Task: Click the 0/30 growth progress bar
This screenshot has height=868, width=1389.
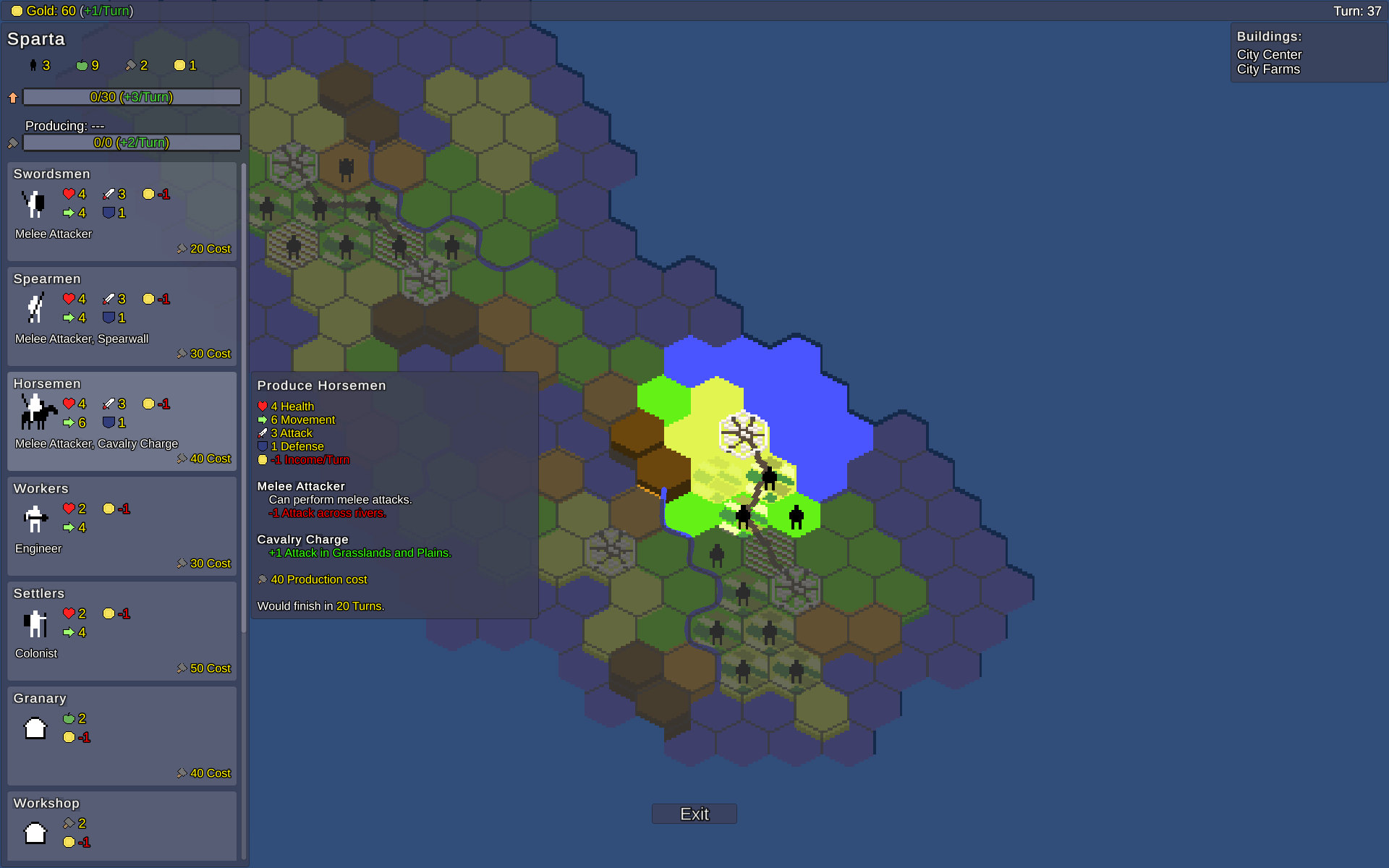Action: click(x=132, y=96)
